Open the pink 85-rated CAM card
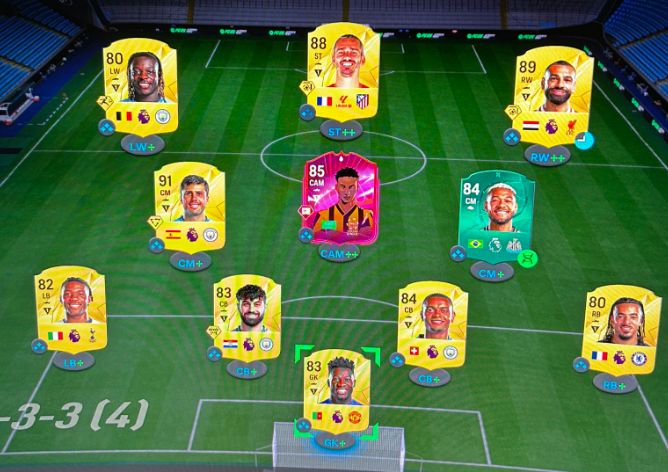 click(342, 199)
